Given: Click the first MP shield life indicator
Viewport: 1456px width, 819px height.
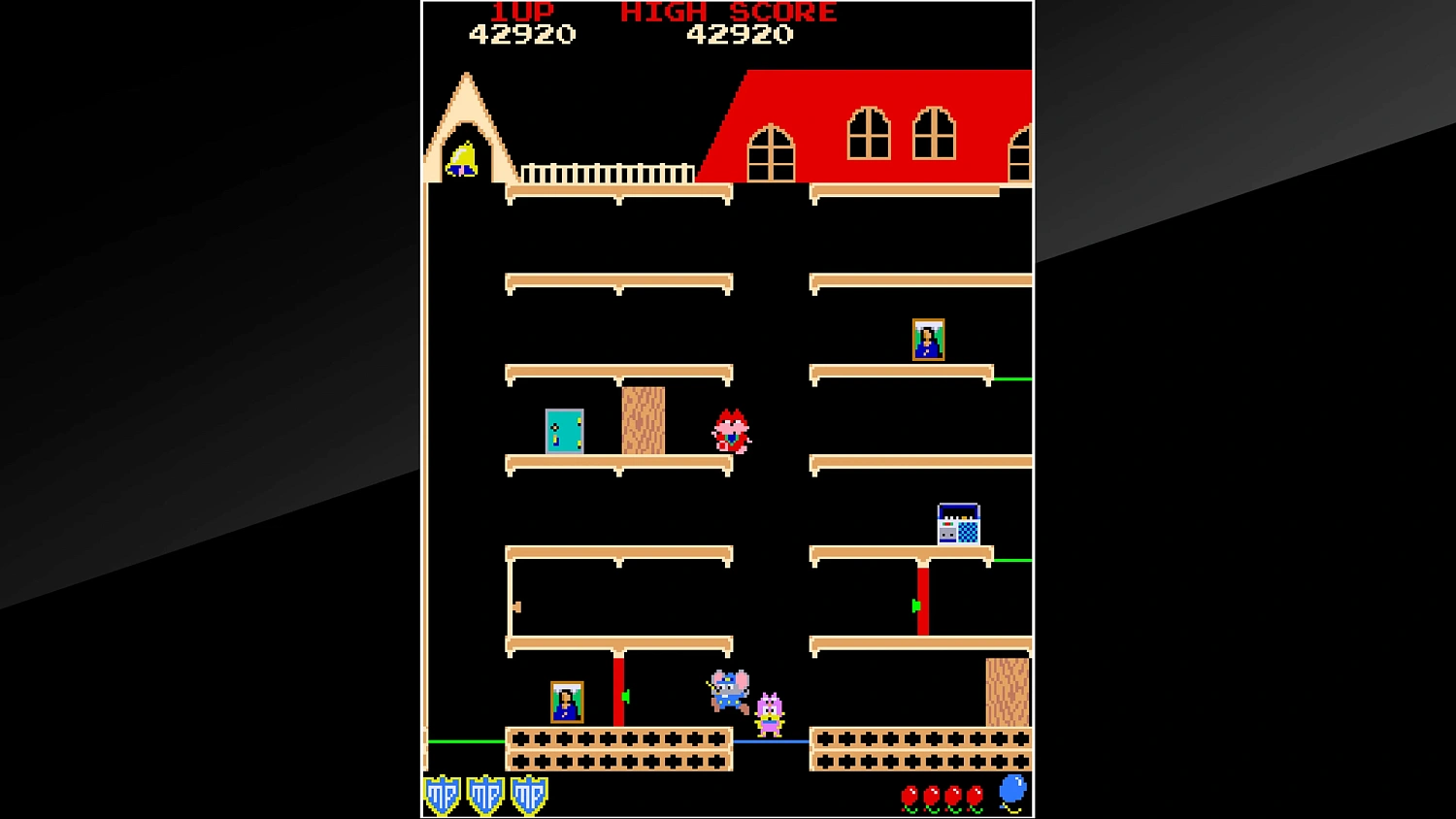Looking at the screenshot, I should pos(444,794).
